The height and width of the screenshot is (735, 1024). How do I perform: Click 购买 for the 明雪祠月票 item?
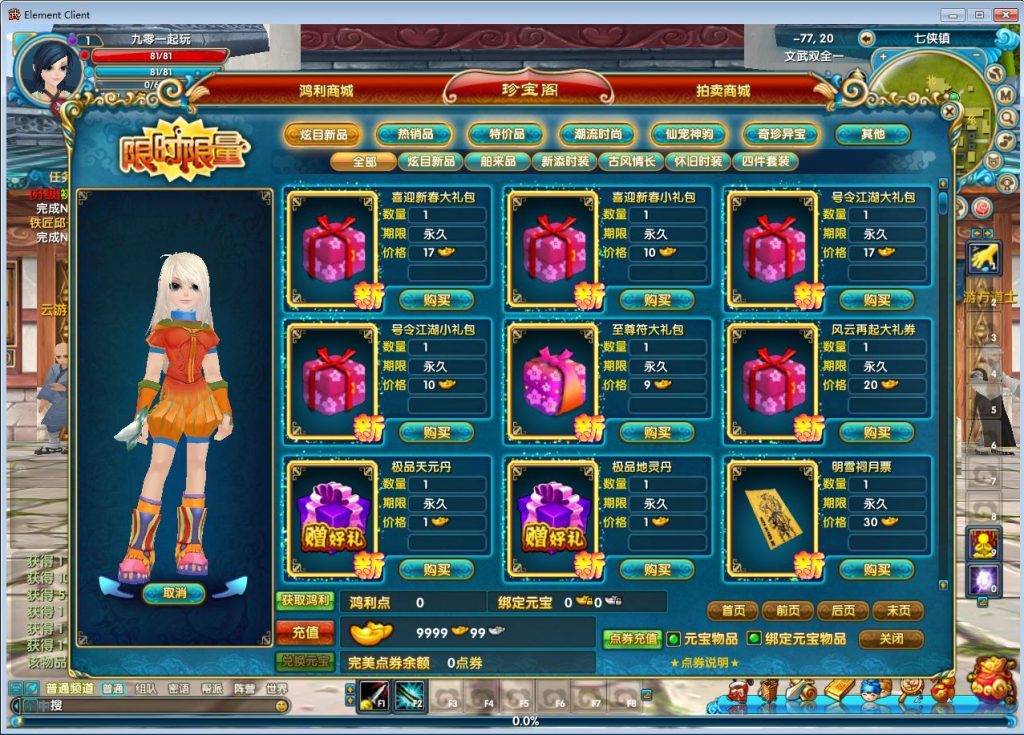point(876,569)
